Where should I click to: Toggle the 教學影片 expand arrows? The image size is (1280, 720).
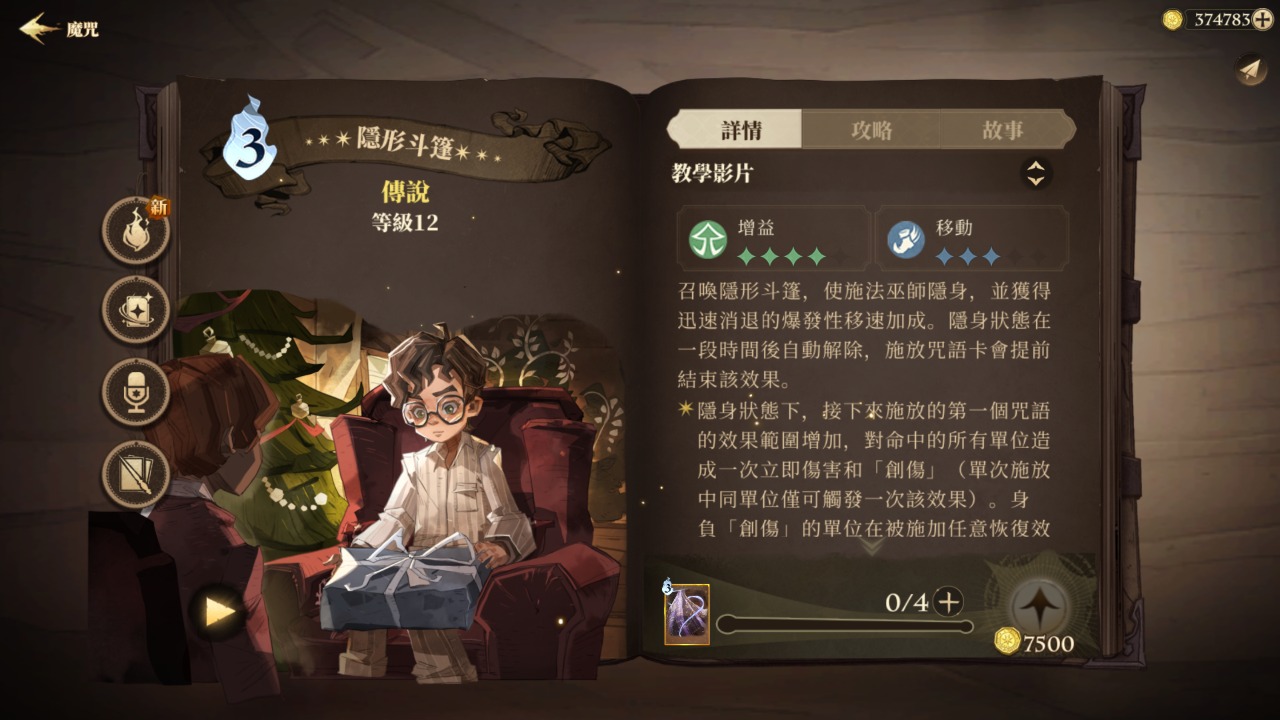click(1036, 174)
